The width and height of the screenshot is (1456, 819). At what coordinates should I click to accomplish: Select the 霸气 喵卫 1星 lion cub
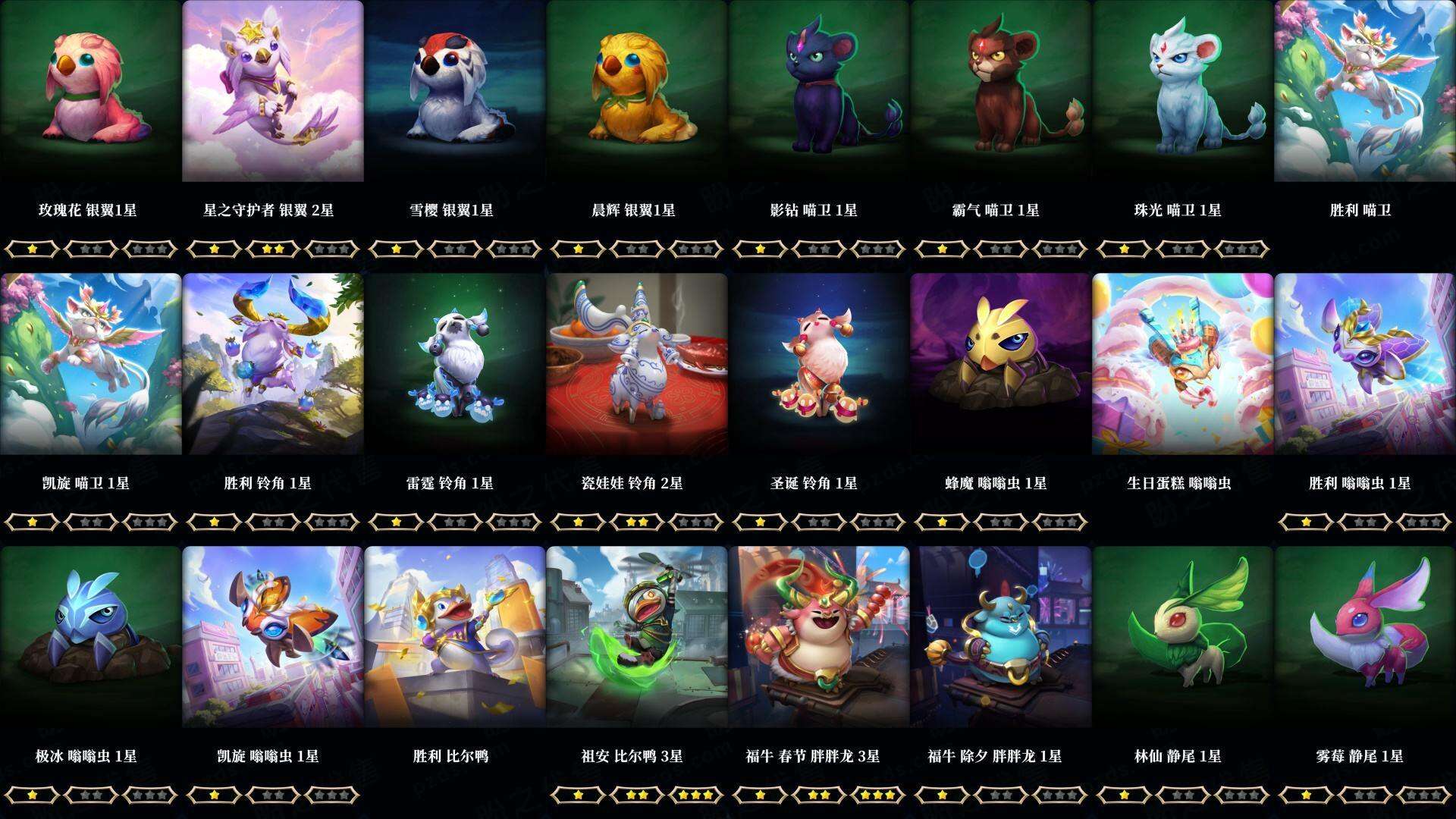(x=1001, y=99)
